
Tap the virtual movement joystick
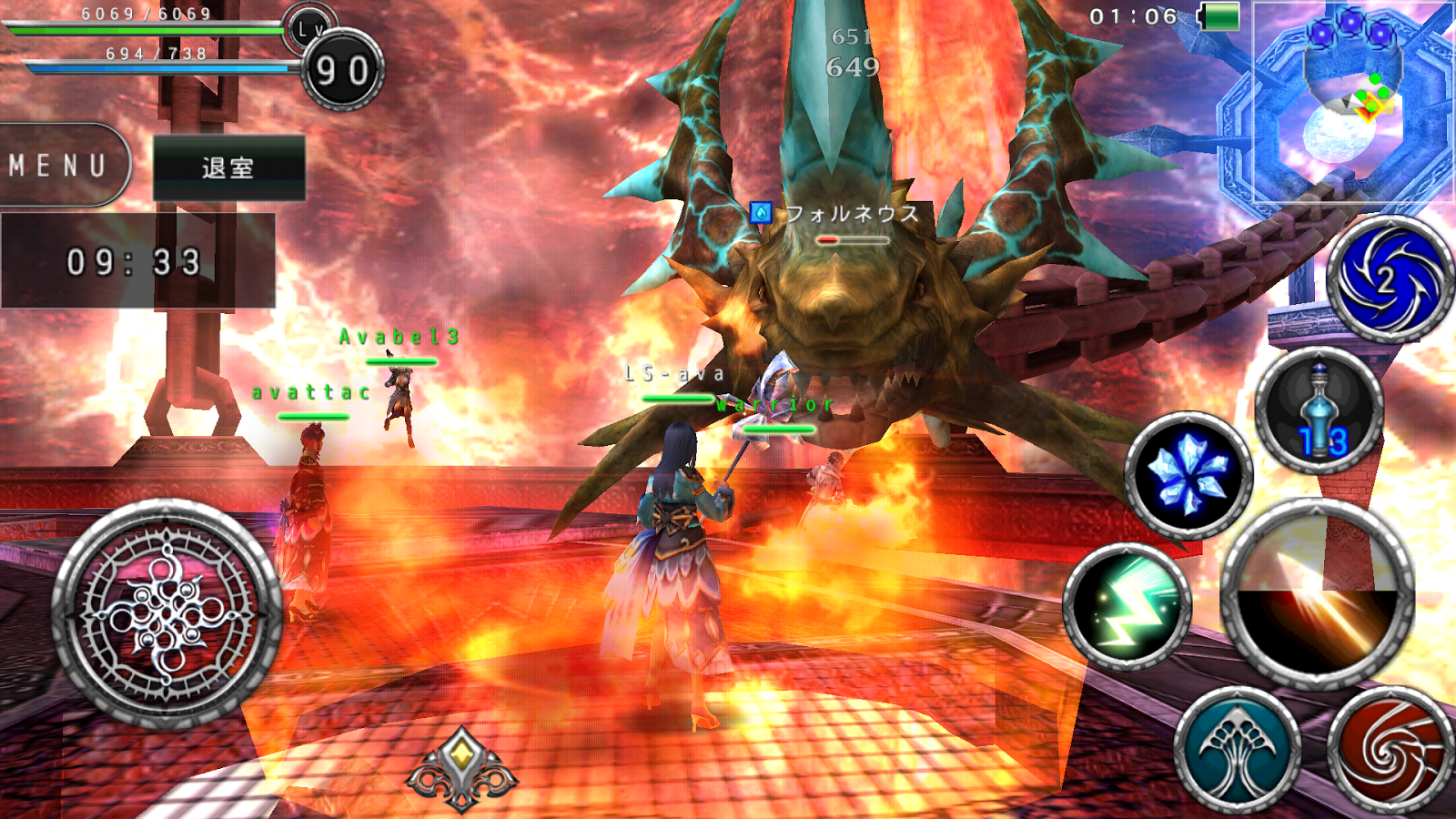click(167, 613)
